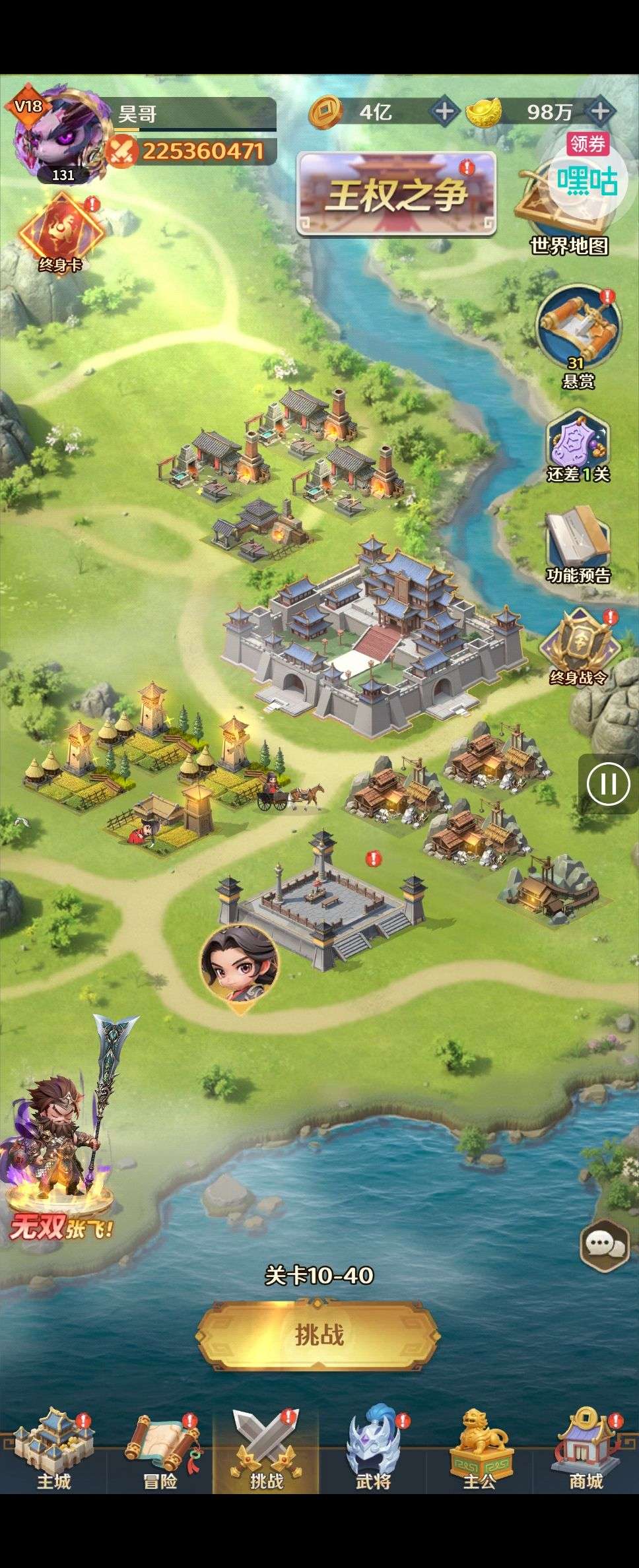Viewport: 639px width, 1568px height.
Task: View the 功能预告 feature preview
Action: click(578, 545)
